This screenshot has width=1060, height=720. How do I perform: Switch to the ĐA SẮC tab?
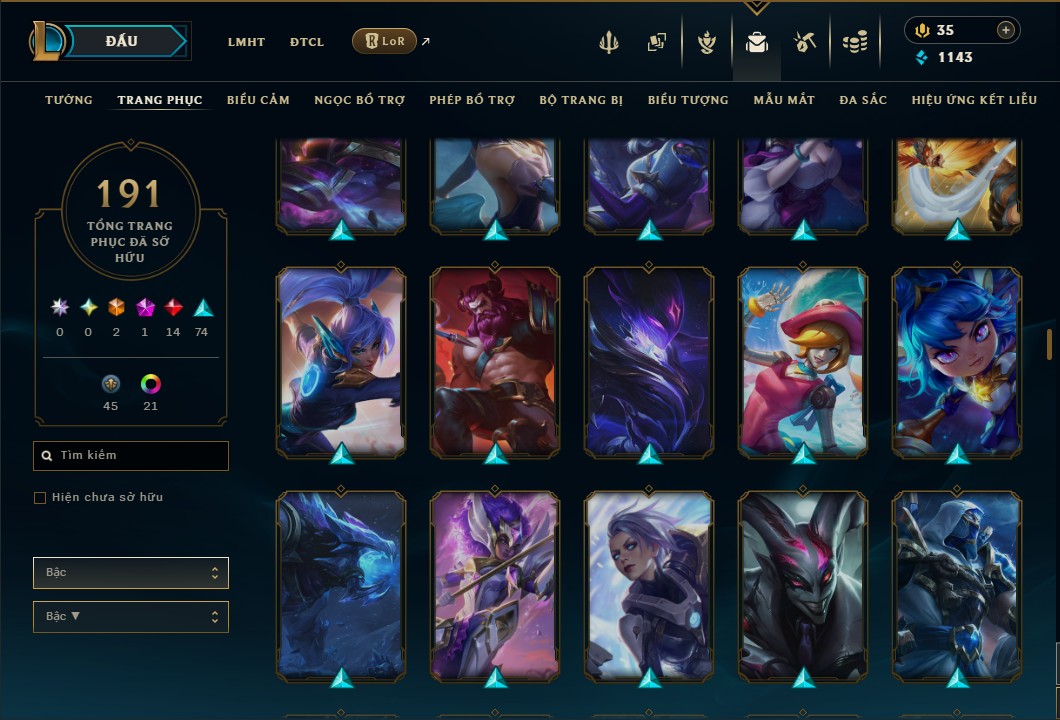pos(863,100)
